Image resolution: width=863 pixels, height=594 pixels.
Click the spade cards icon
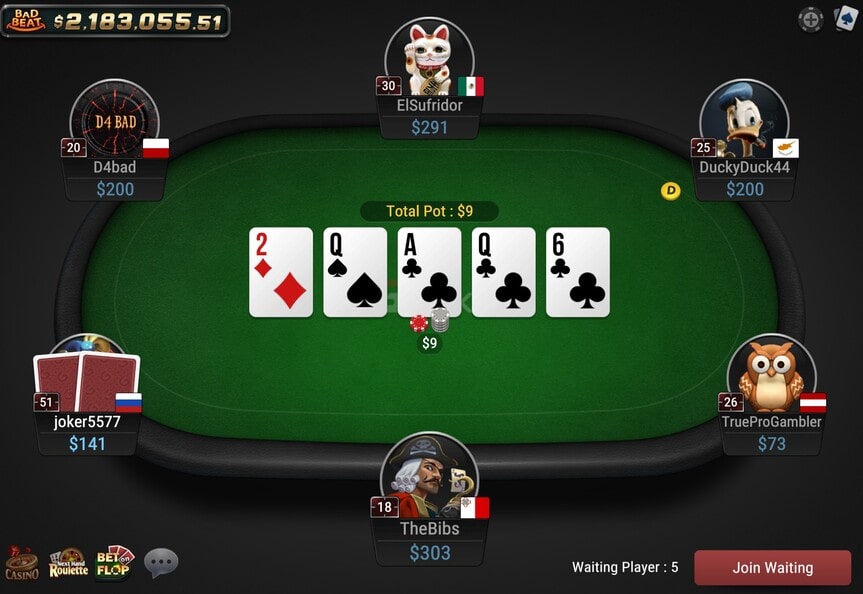[845, 18]
